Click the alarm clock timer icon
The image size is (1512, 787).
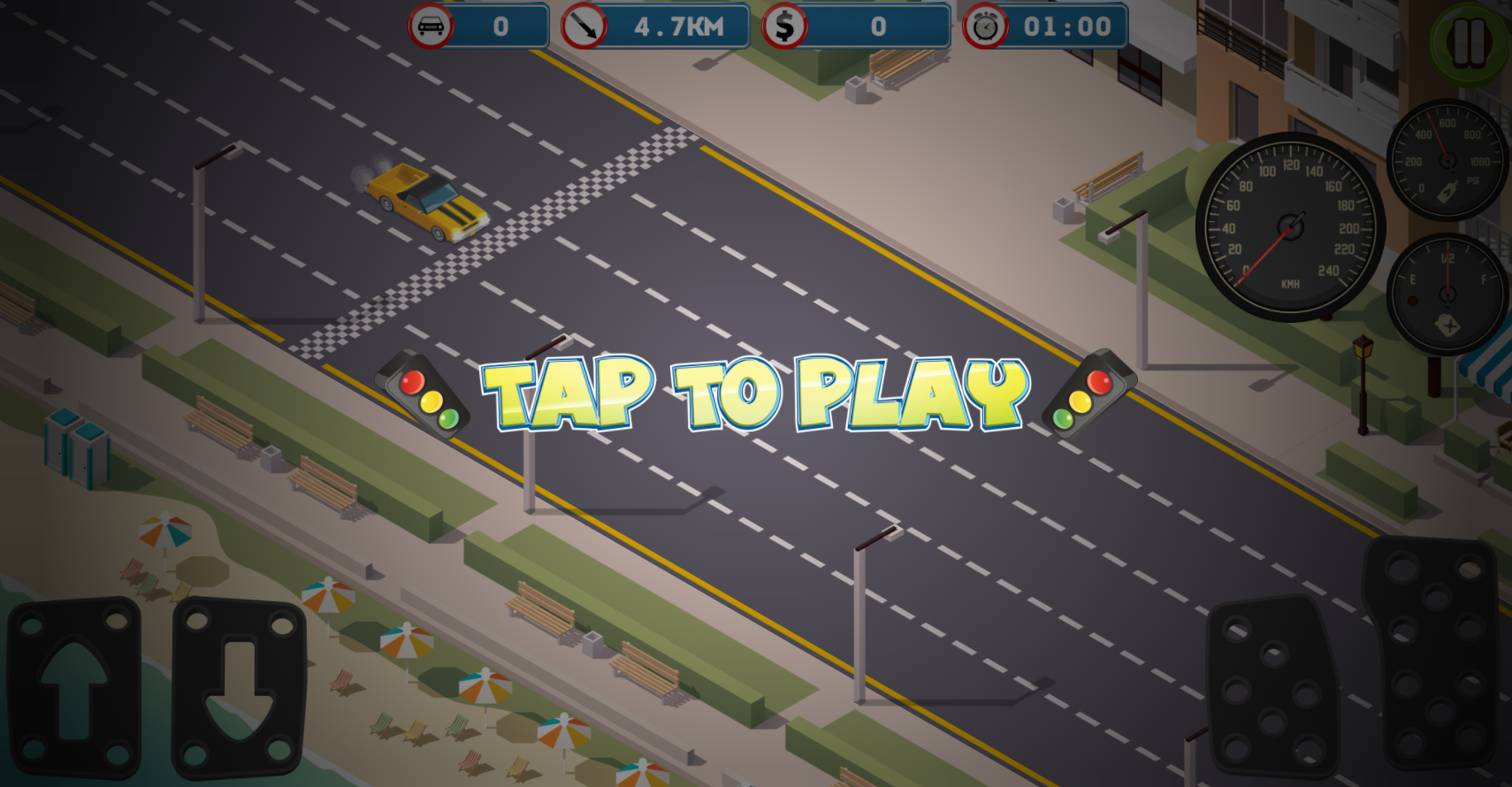pyautogui.click(x=988, y=27)
